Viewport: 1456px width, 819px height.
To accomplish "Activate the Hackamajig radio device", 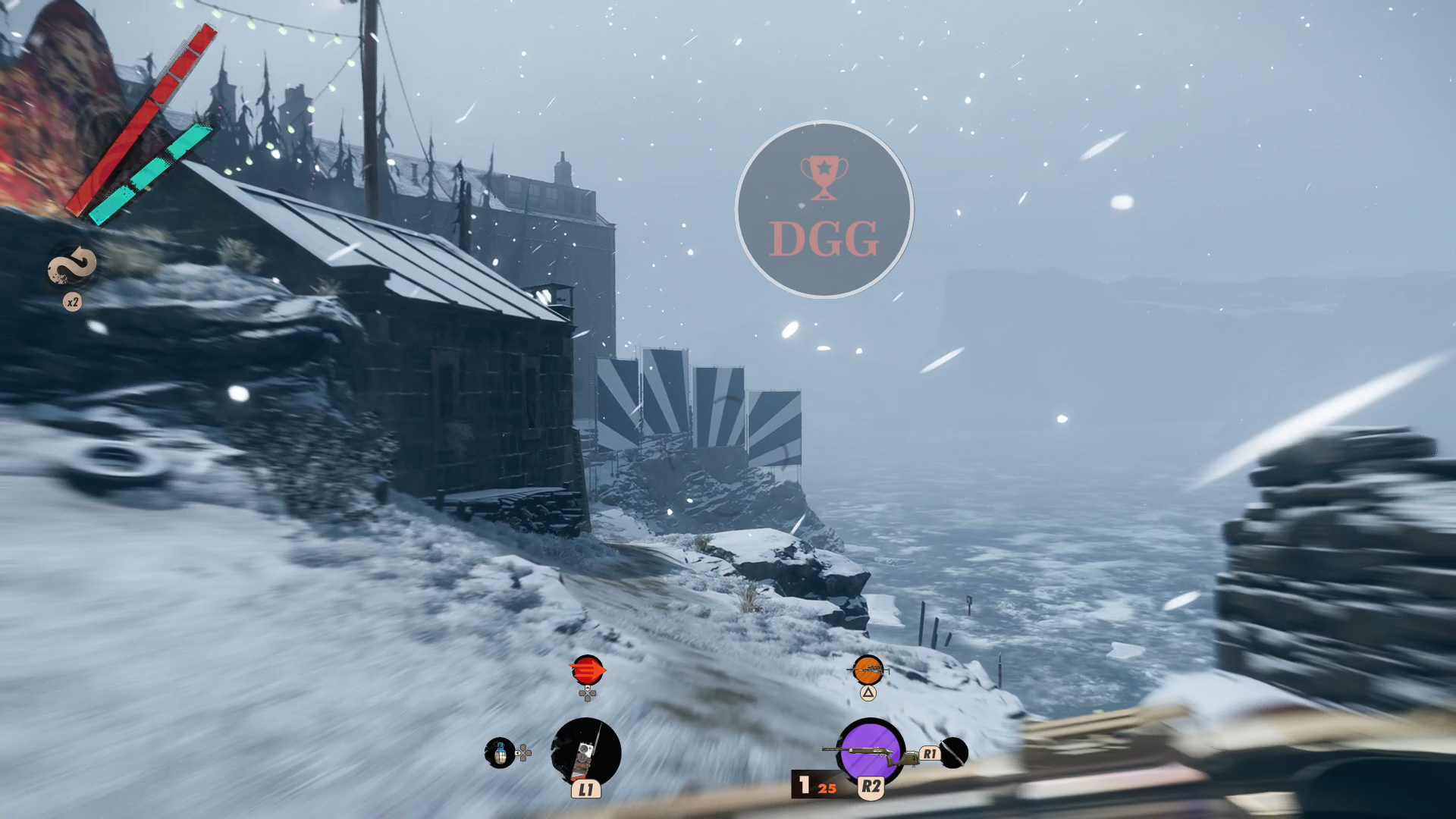I will [x=585, y=752].
